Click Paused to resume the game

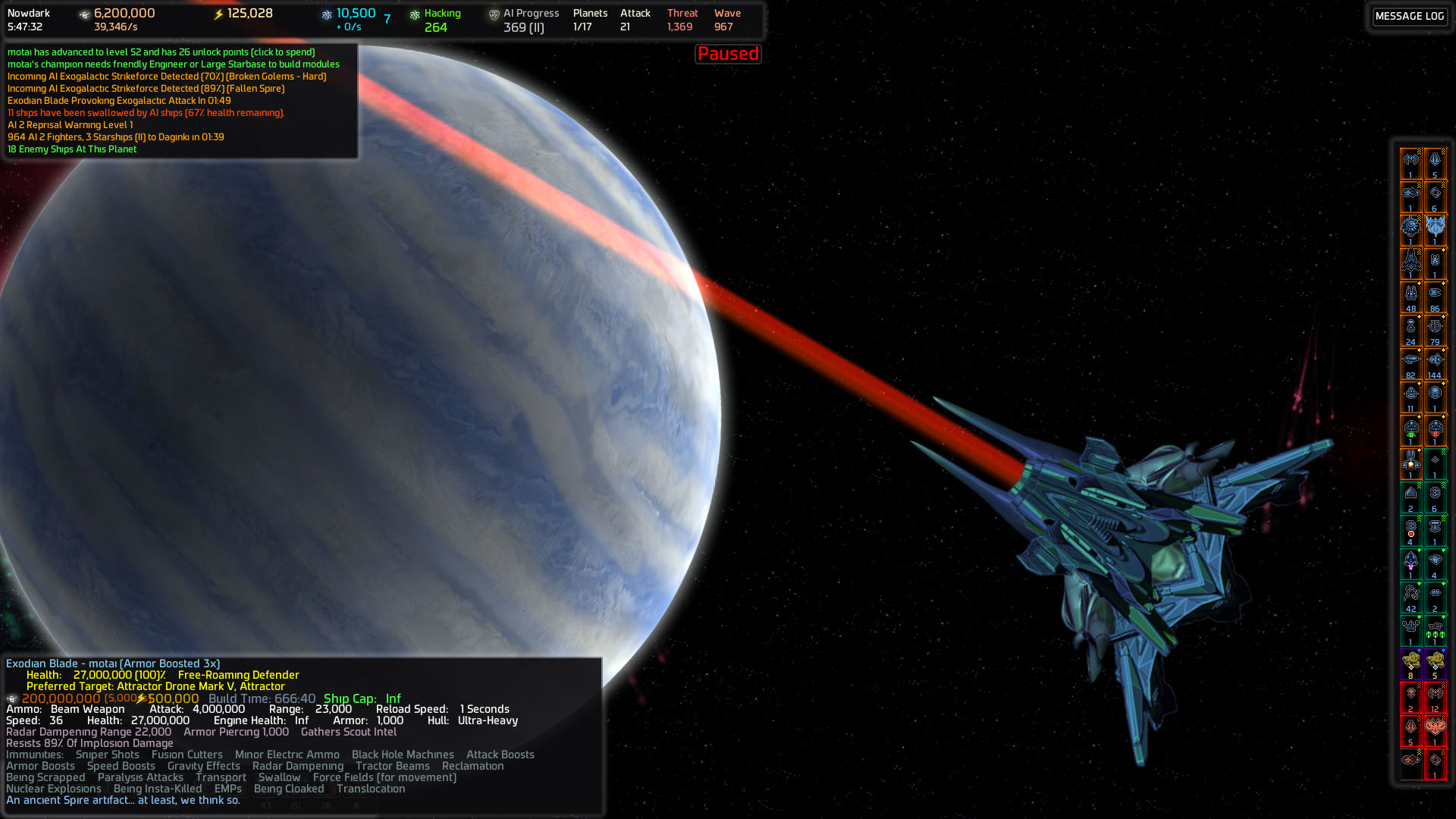pyautogui.click(x=727, y=54)
